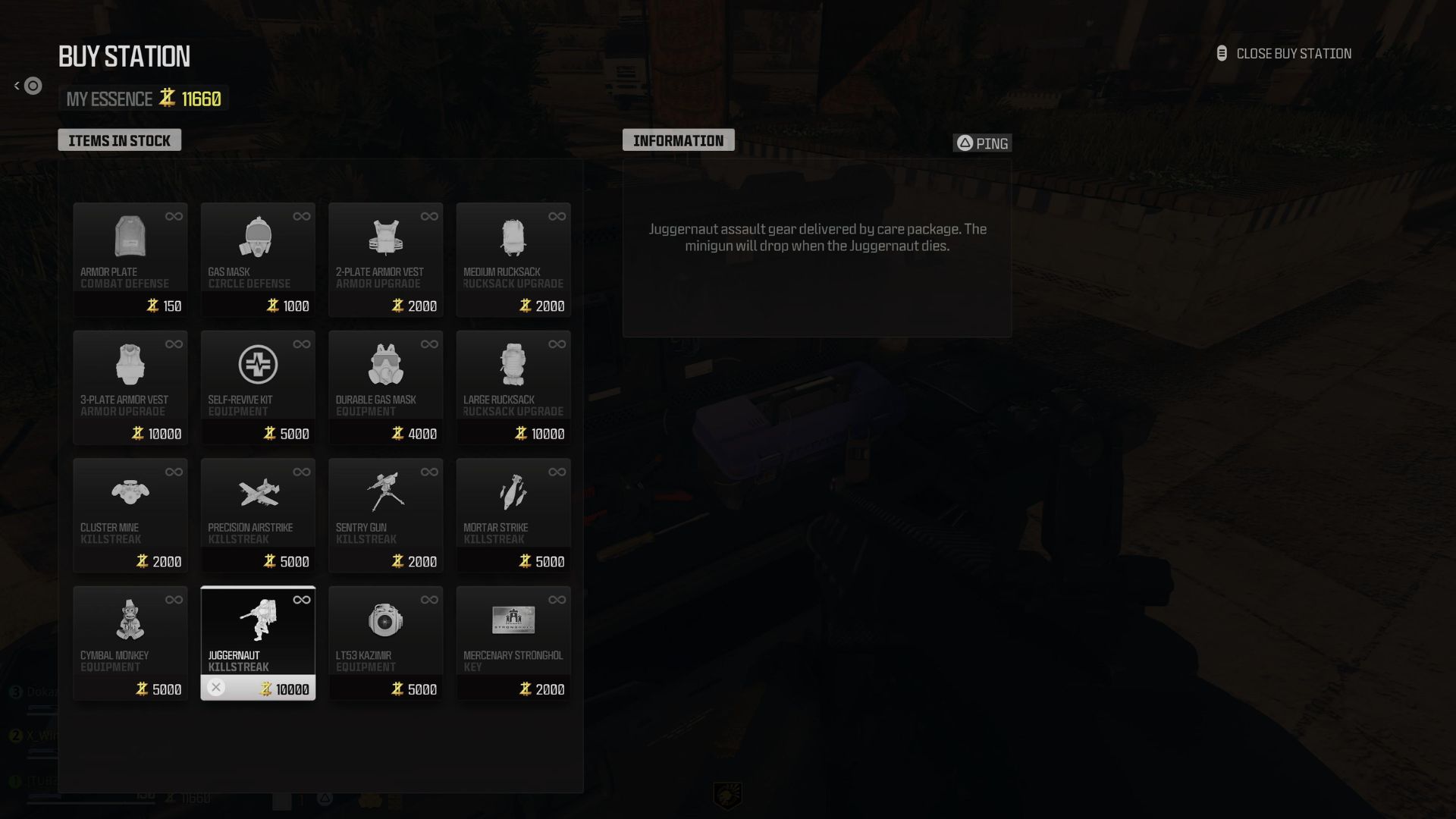Screen dimensions: 1456x819
Task: Select the Armor Plate item
Action: [130, 258]
